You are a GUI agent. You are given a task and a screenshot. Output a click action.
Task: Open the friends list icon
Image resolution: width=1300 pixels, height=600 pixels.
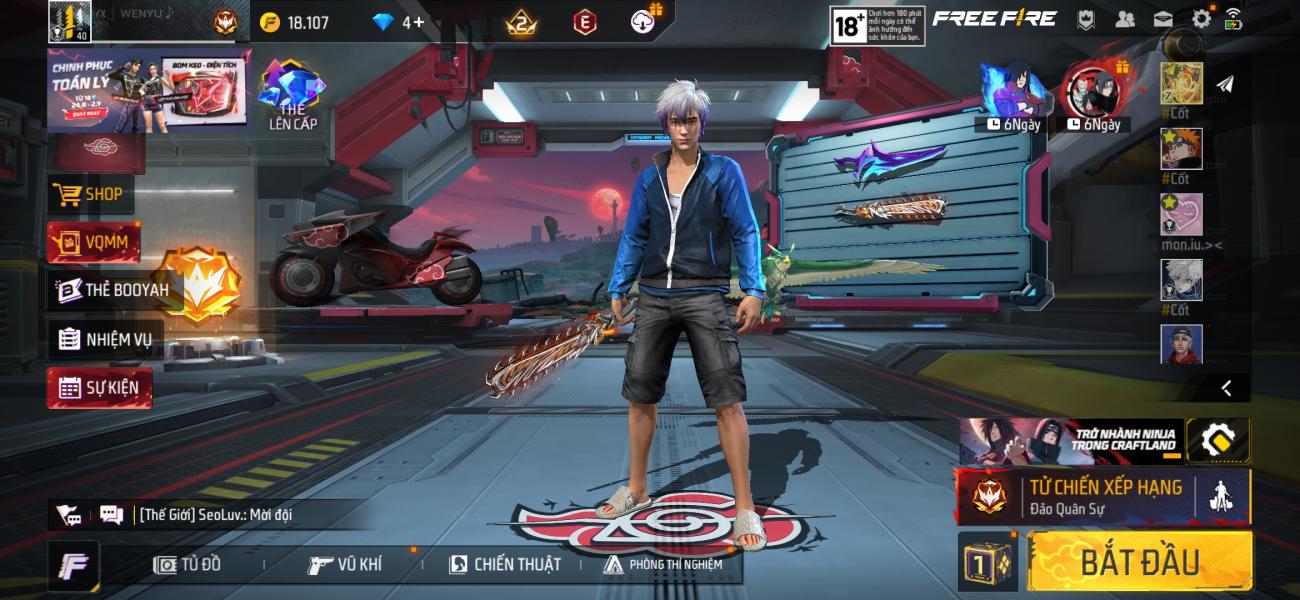tap(1125, 19)
